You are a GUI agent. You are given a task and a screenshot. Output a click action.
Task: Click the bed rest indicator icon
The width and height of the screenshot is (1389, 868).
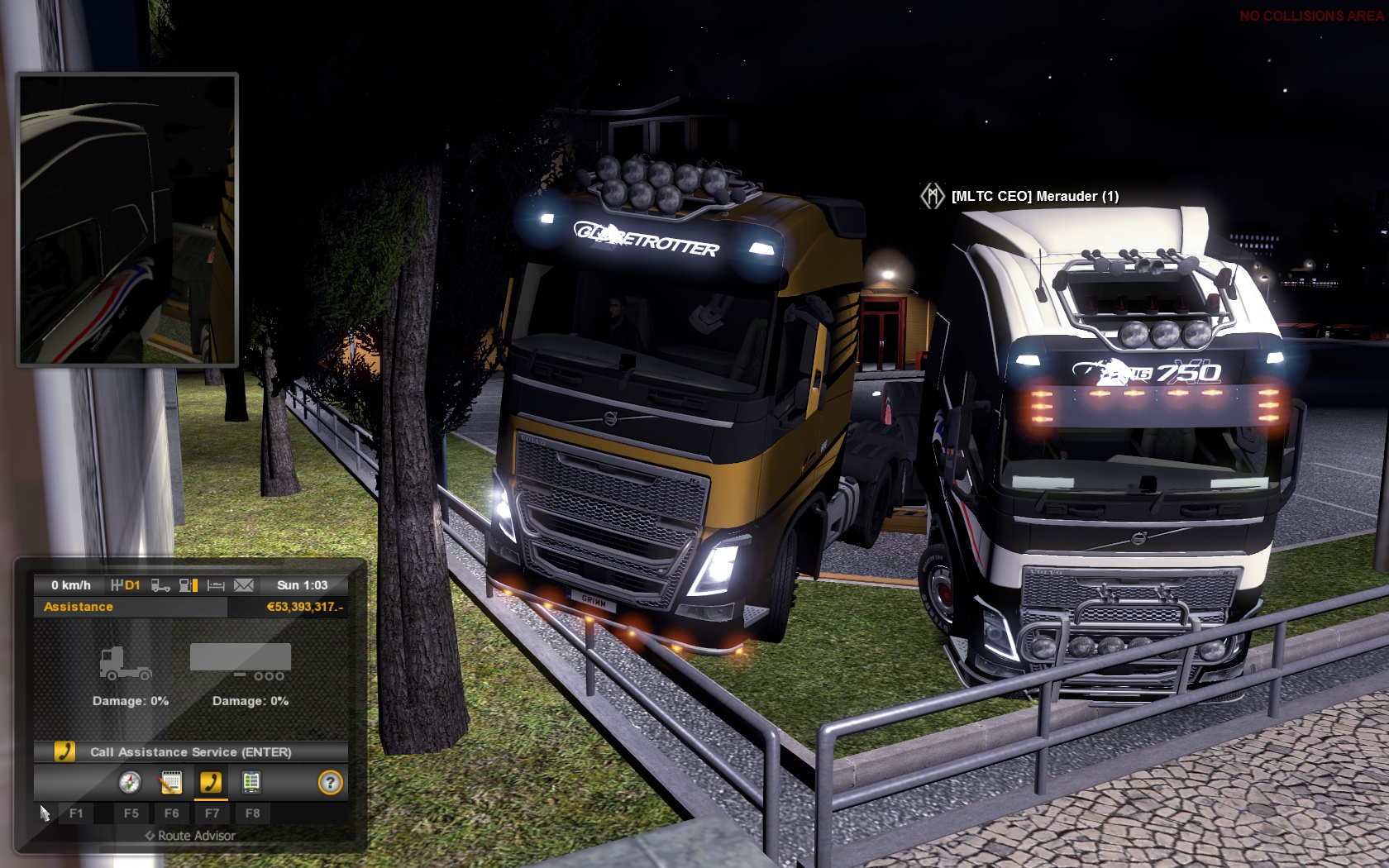pyautogui.click(x=216, y=585)
